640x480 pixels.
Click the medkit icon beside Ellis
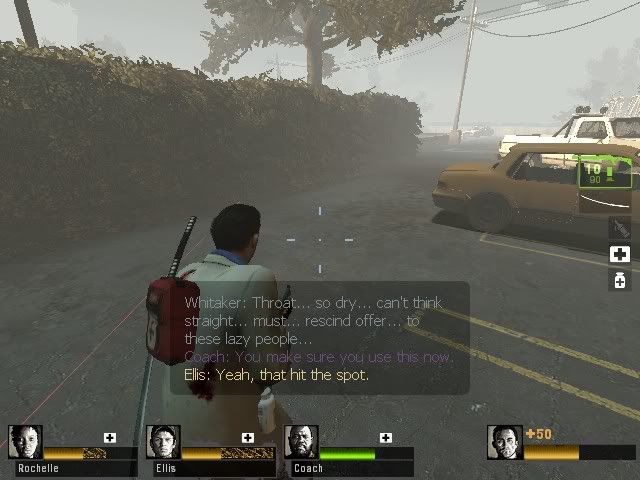pos(248,437)
